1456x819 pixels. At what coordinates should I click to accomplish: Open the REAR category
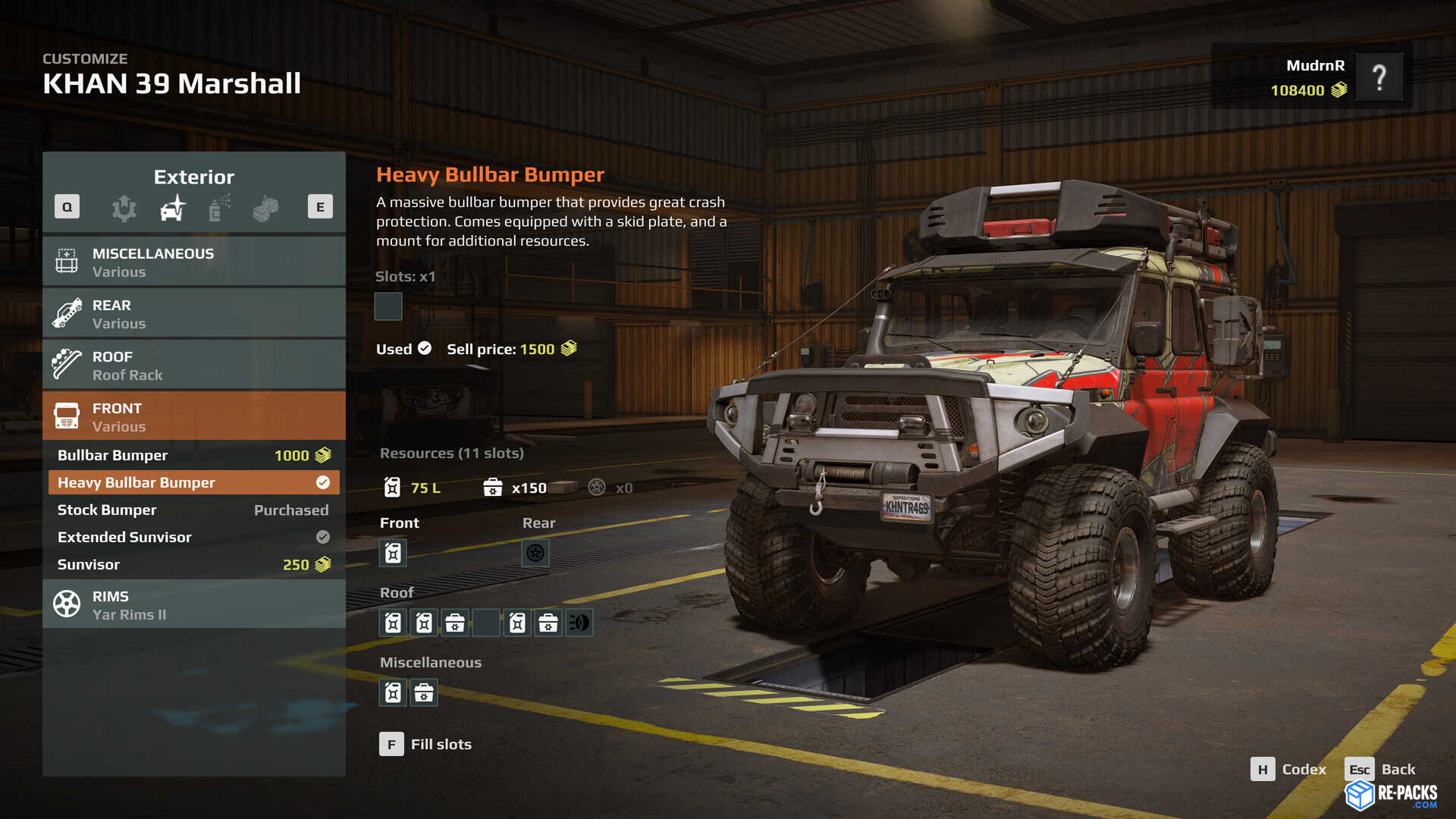[x=193, y=313]
